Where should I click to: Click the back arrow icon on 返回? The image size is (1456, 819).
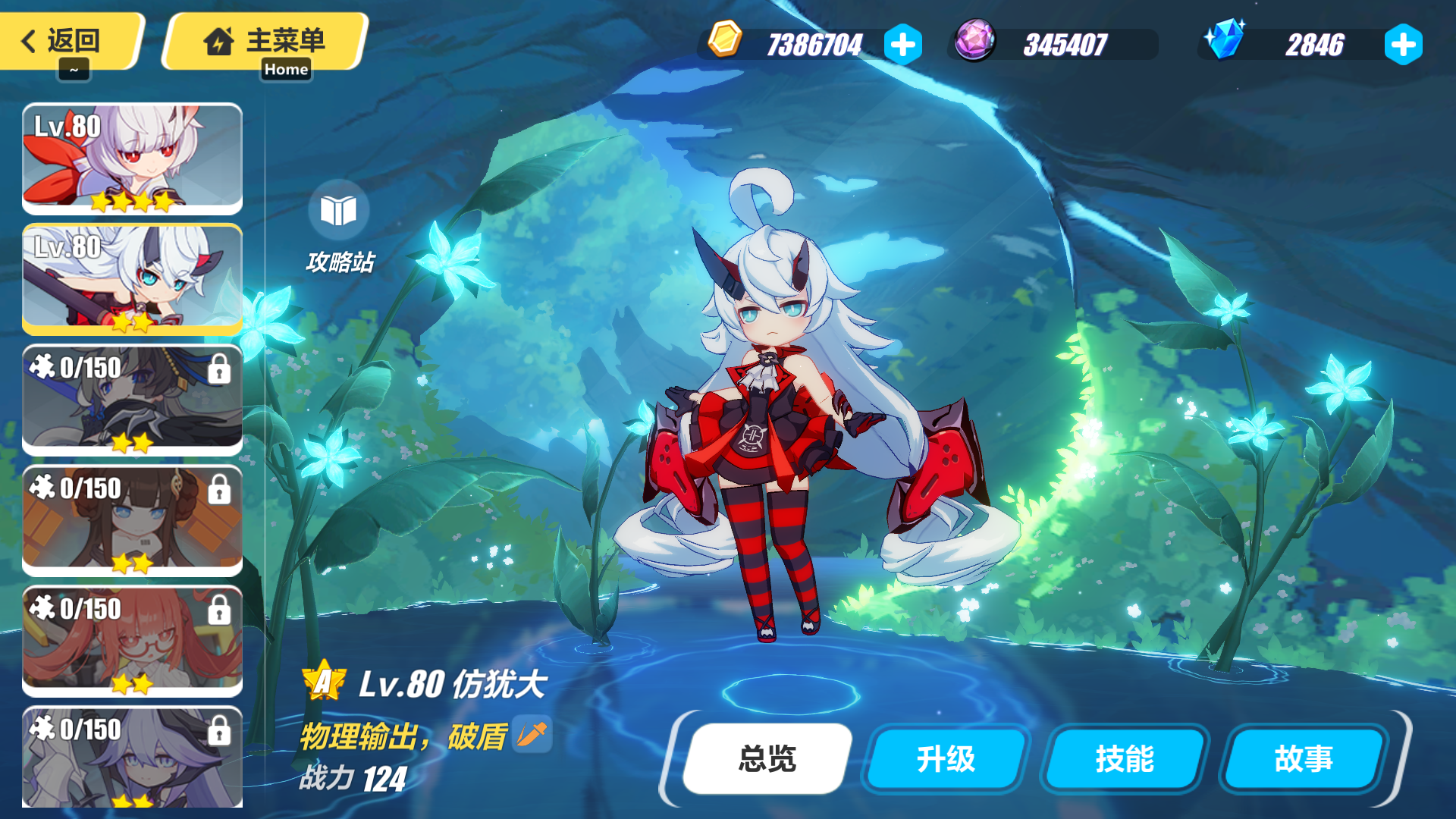point(29,41)
